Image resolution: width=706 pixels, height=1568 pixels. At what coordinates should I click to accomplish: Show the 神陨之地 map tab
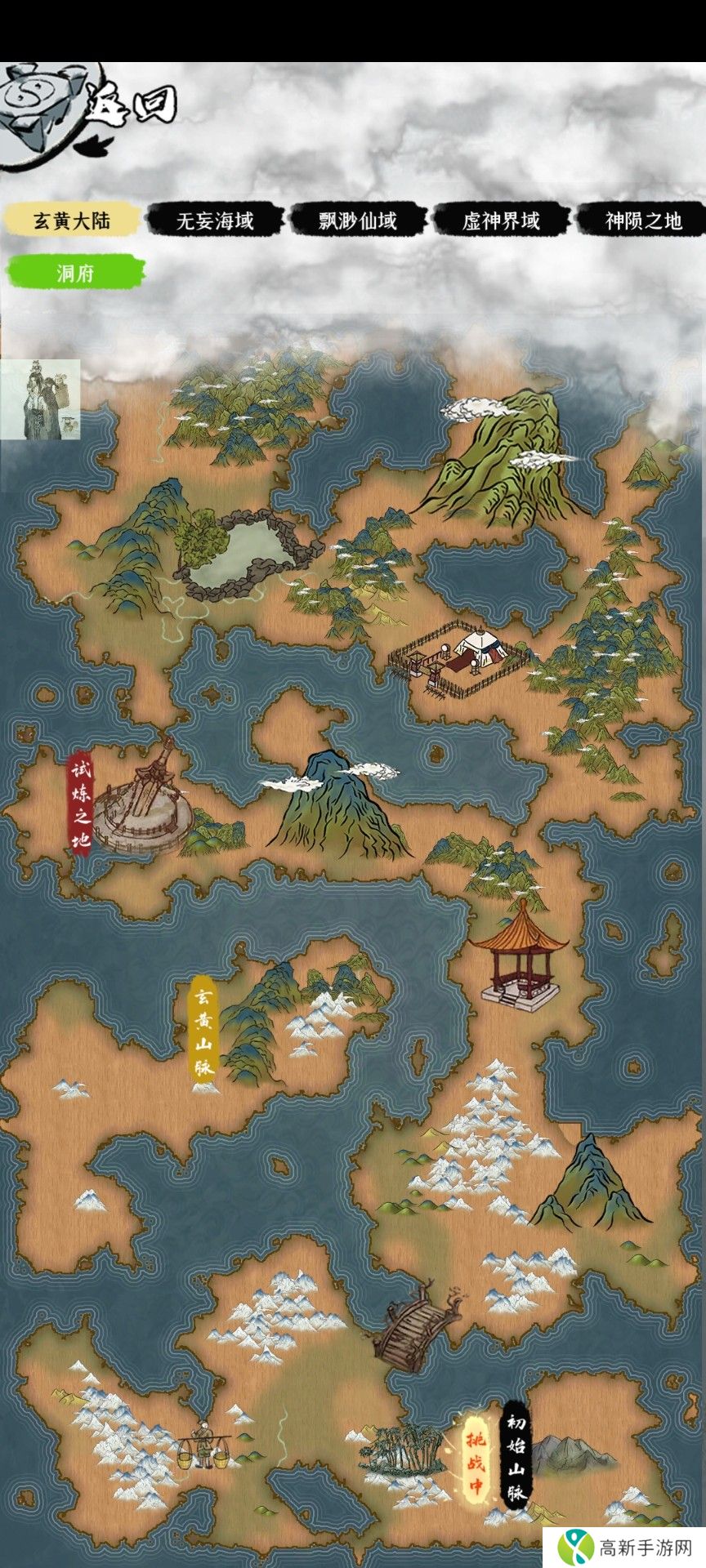pos(642,220)
